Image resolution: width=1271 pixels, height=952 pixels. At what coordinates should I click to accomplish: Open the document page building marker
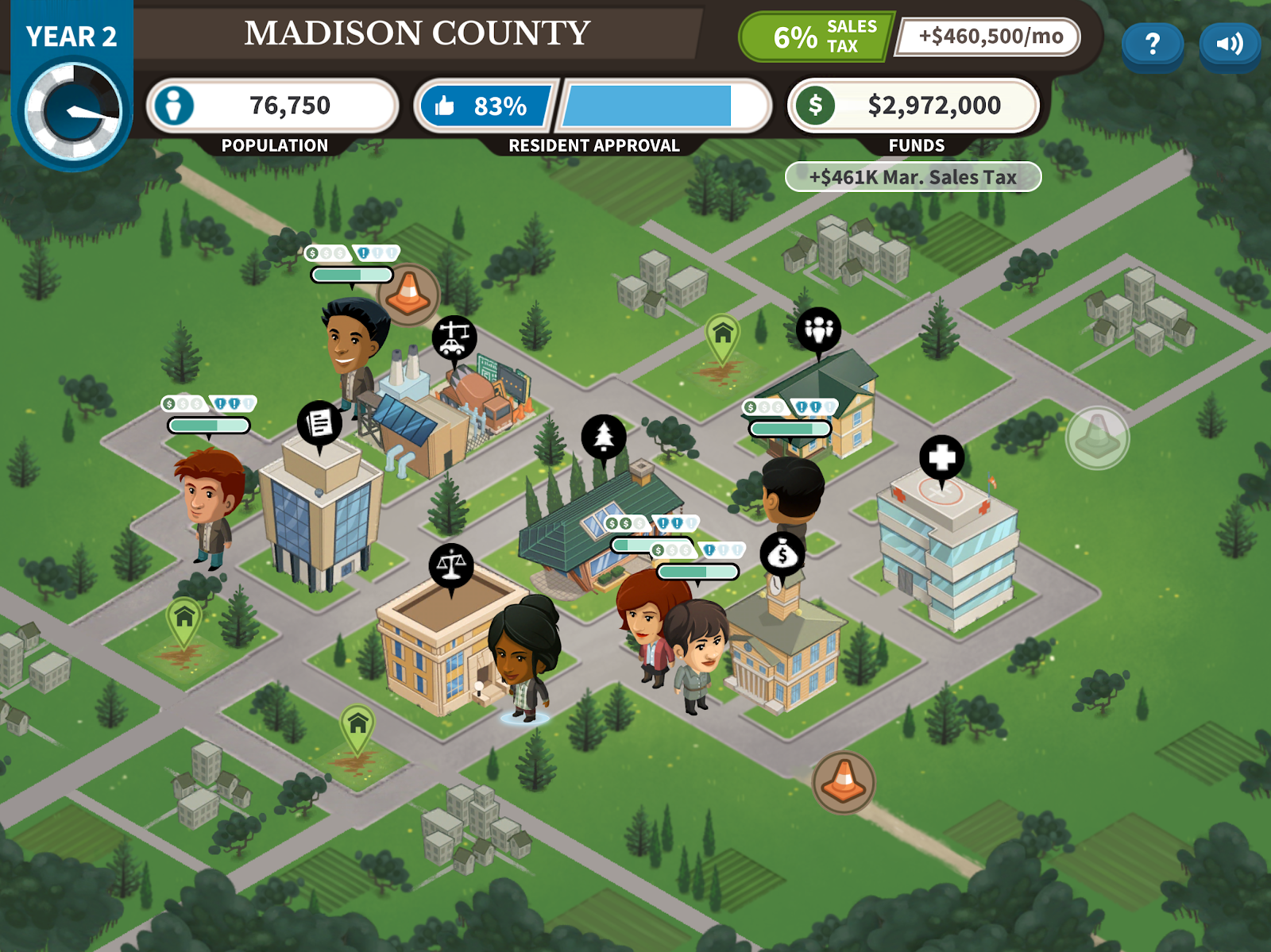coord(319,423)
